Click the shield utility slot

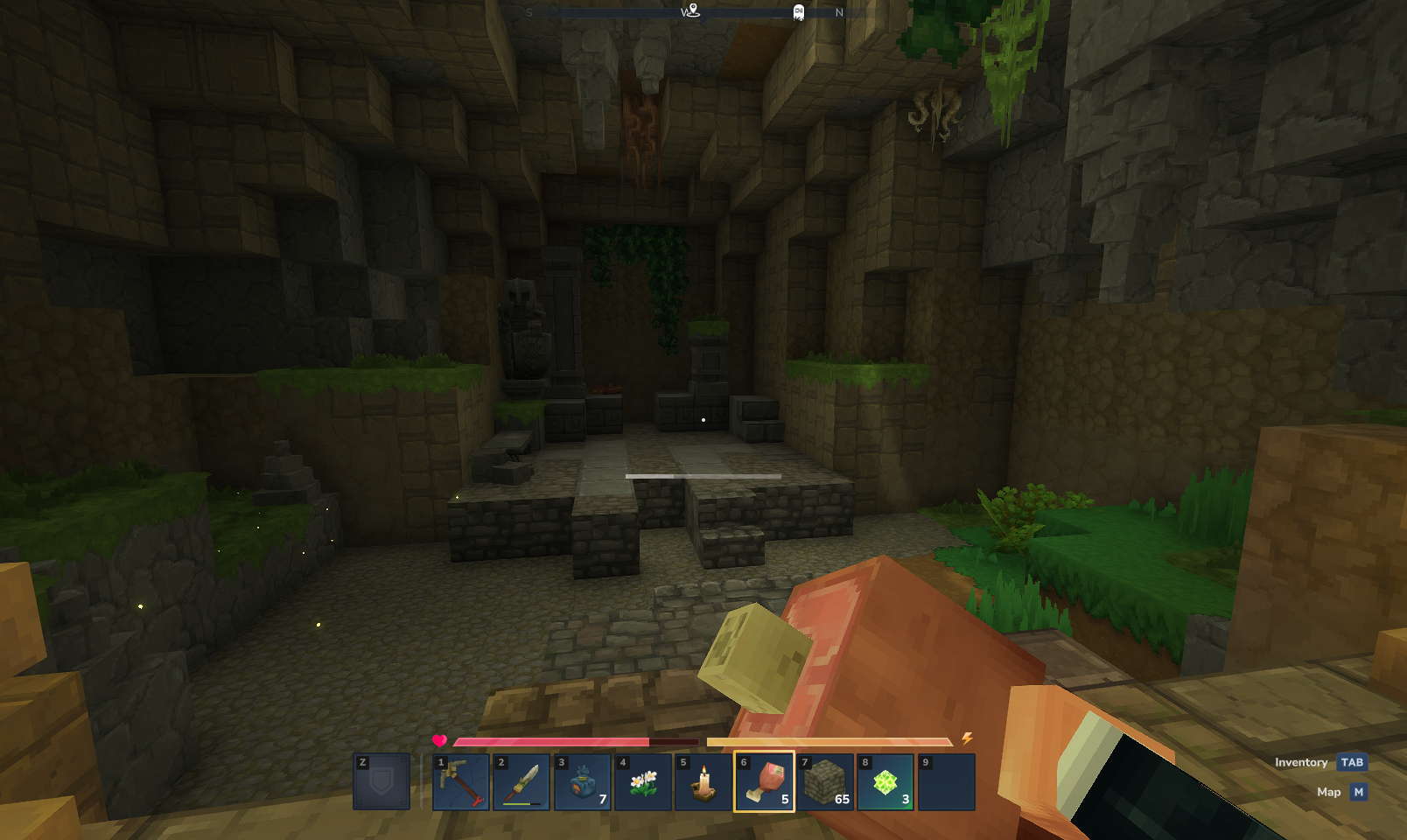tap(381, 782)
